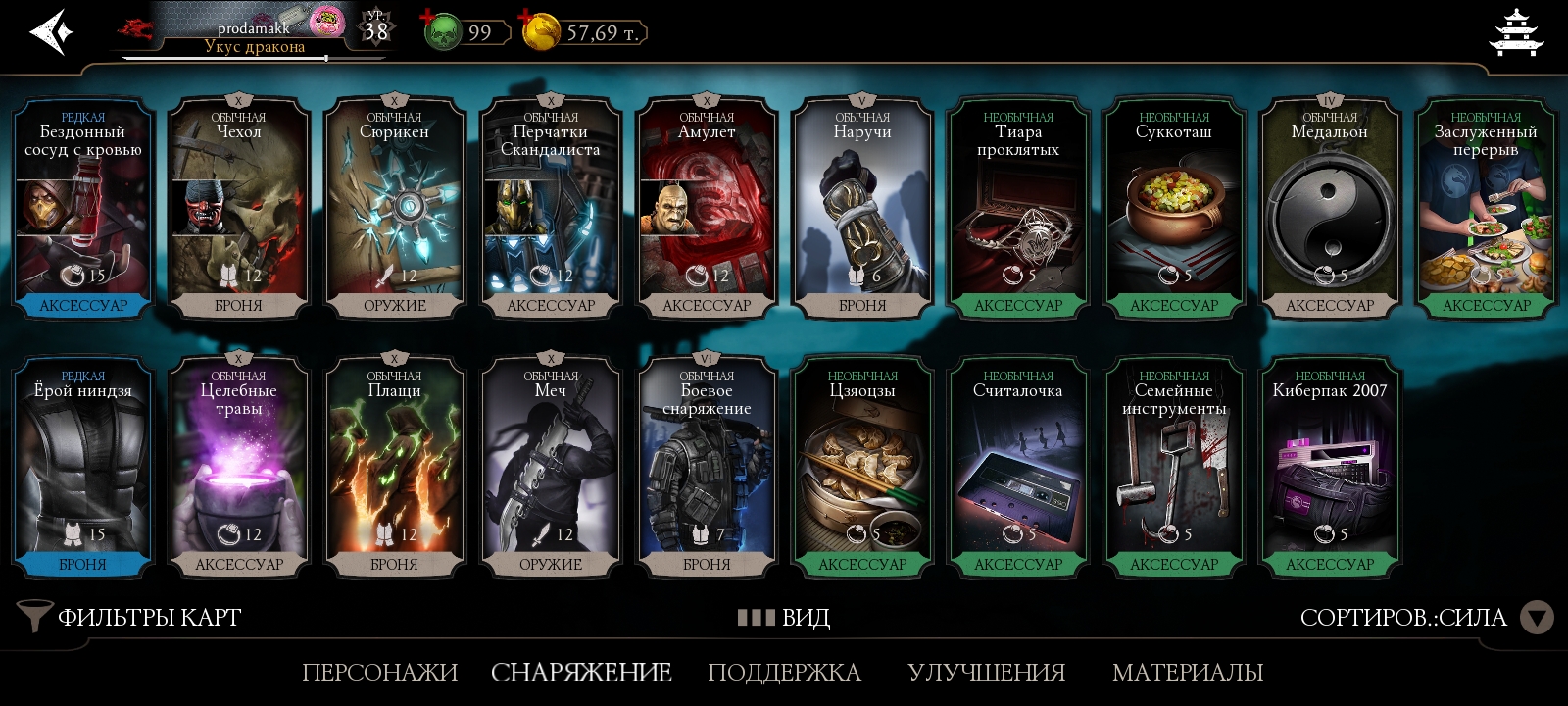Add more souls via green skull

[442, 32]
